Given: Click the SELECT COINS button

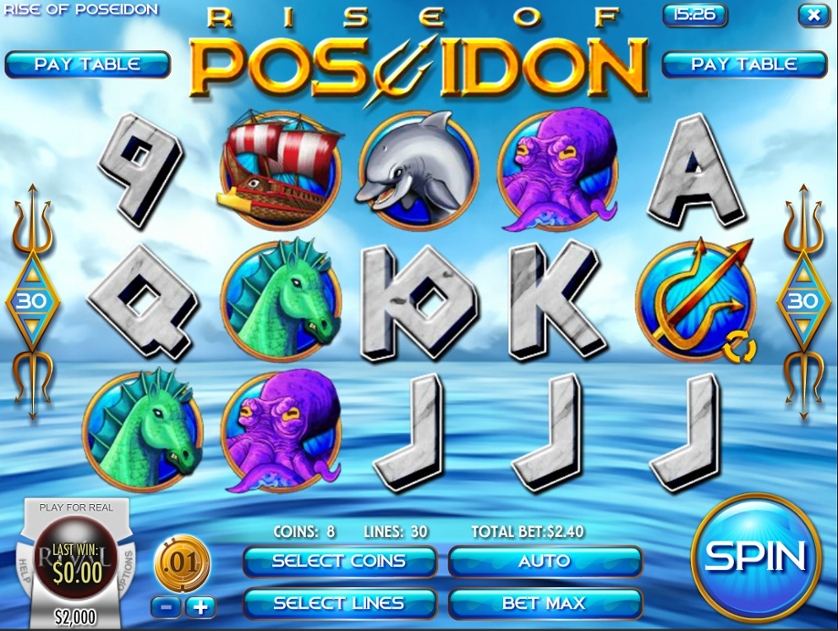Looking at the screenshot, I should coord(339,561).
